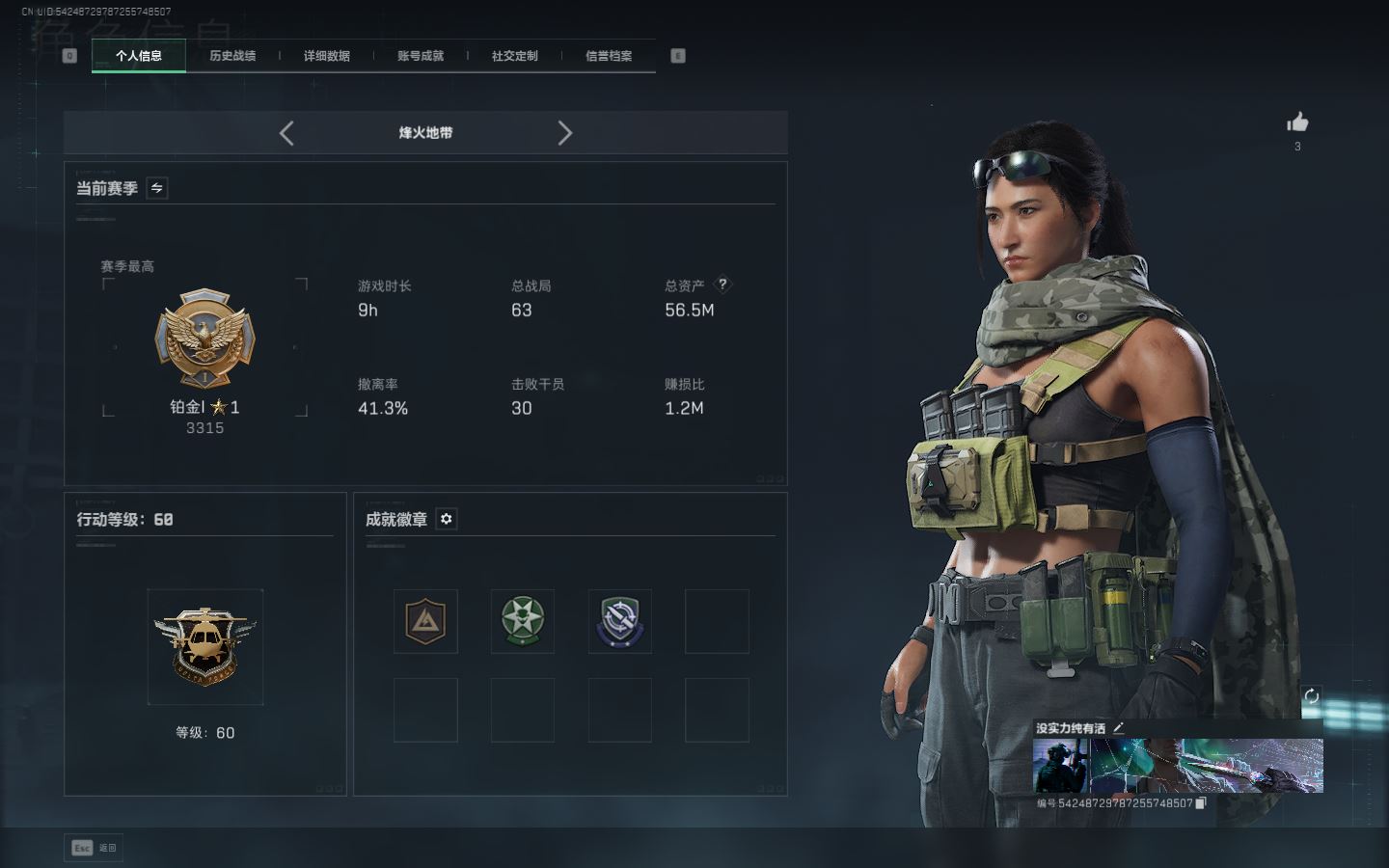Open the 总资产 question mark help

(x=722, y=285)
